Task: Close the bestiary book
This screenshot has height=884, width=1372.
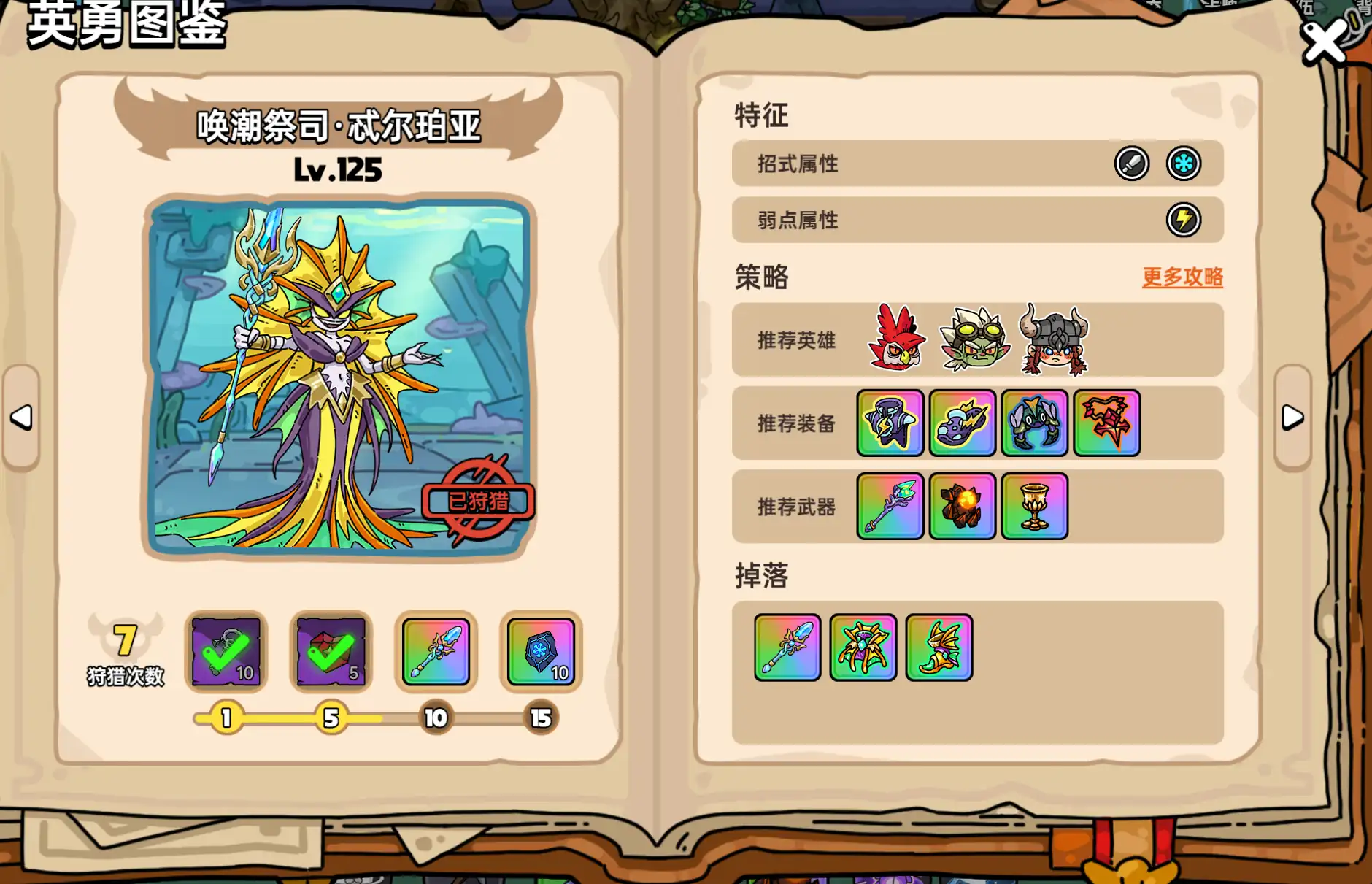Action: tap(1324, 42)
